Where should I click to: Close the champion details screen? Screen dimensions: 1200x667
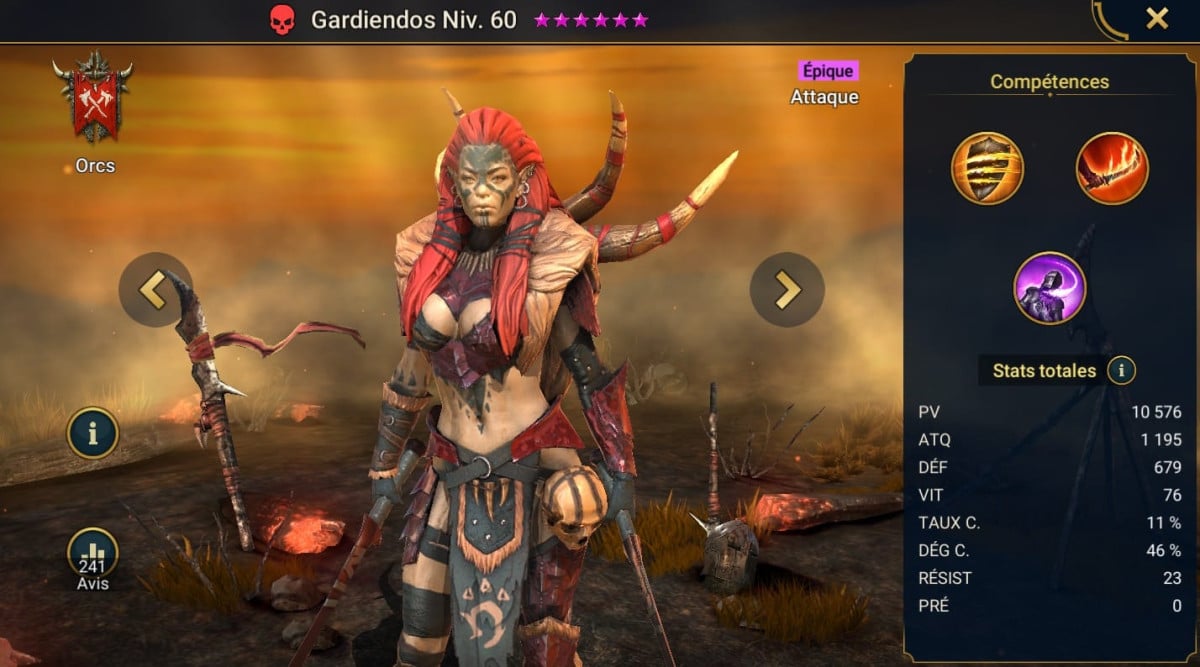1157,19
